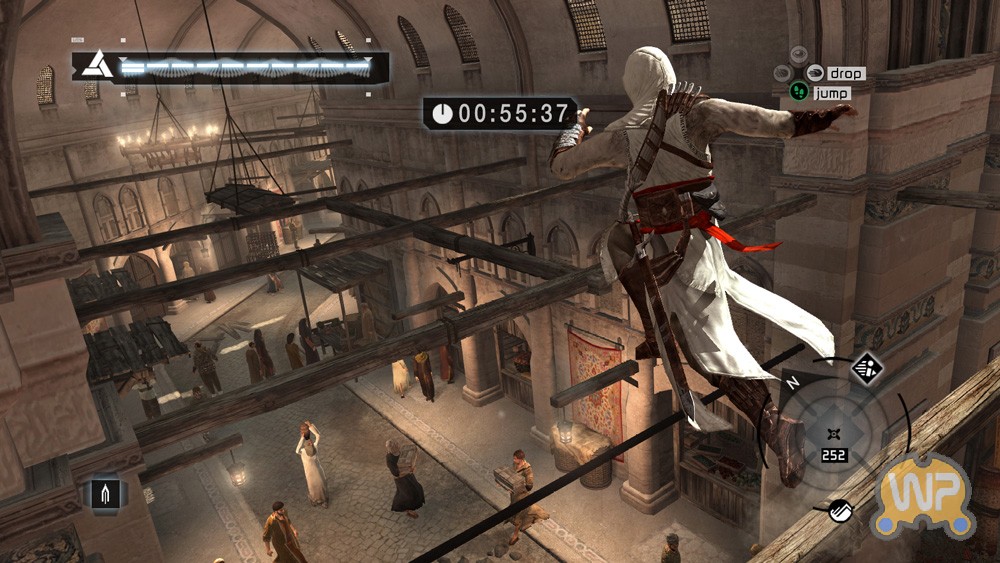Activate the green footprints jump icon
This screenshot has height=563, width=1000.
pyautogui.click(x=799, y=92)
